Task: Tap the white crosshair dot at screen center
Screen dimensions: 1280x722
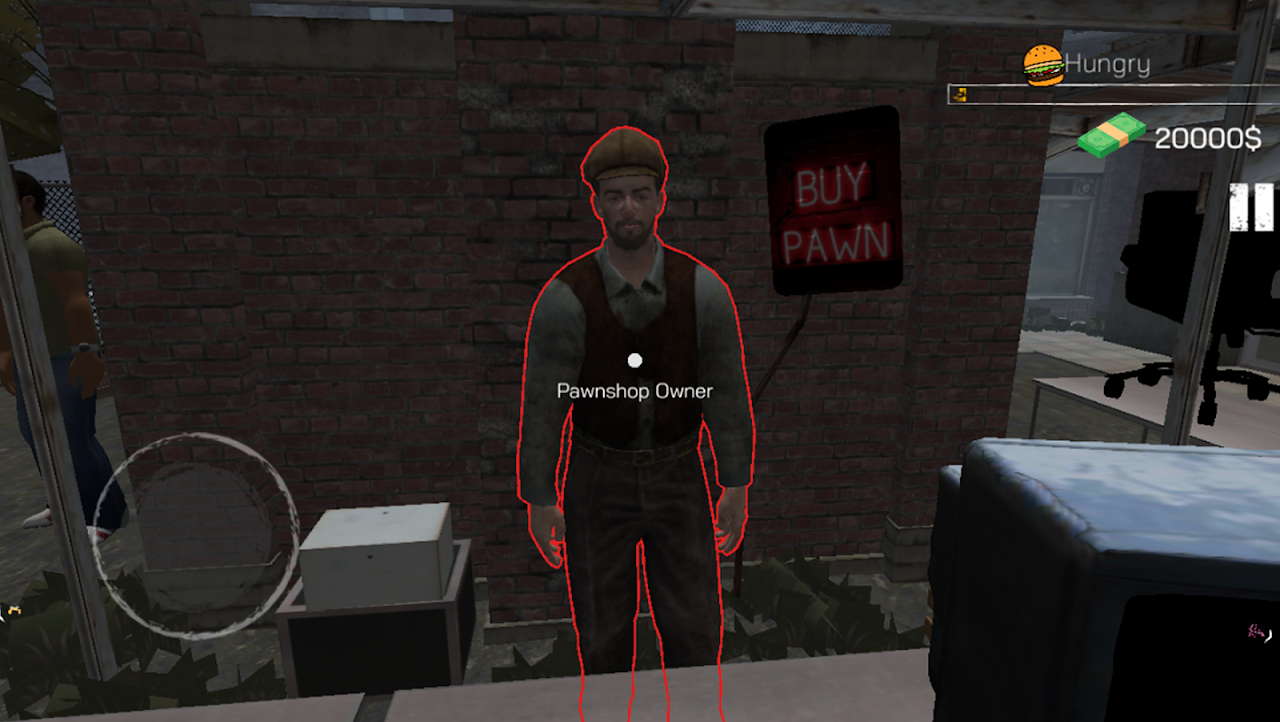Action: tap(634, 357)
